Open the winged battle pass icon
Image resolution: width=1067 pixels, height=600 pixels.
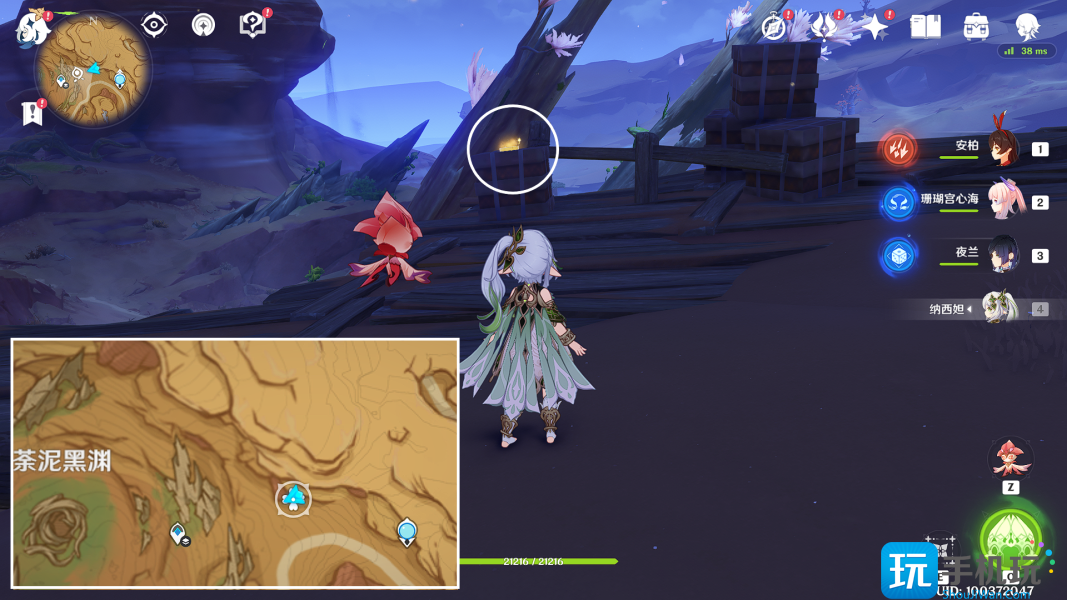(x=824, y=27)
